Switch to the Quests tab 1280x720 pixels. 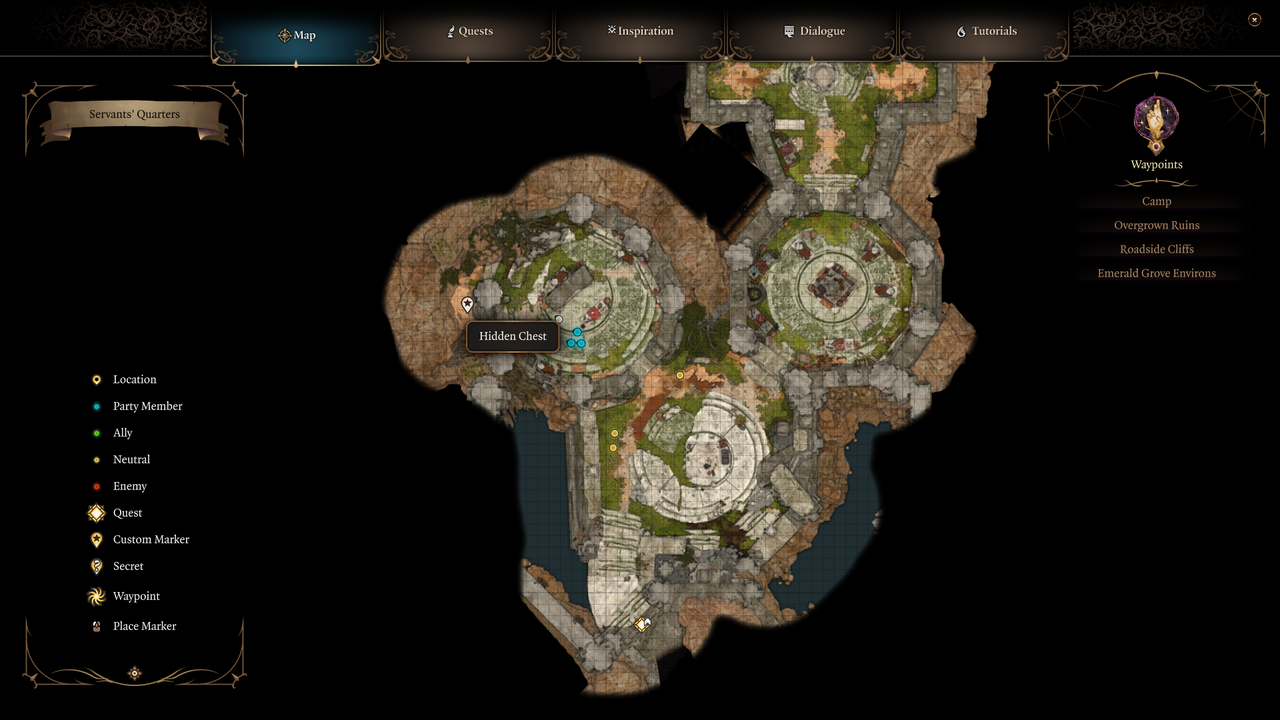pos(470,31)
